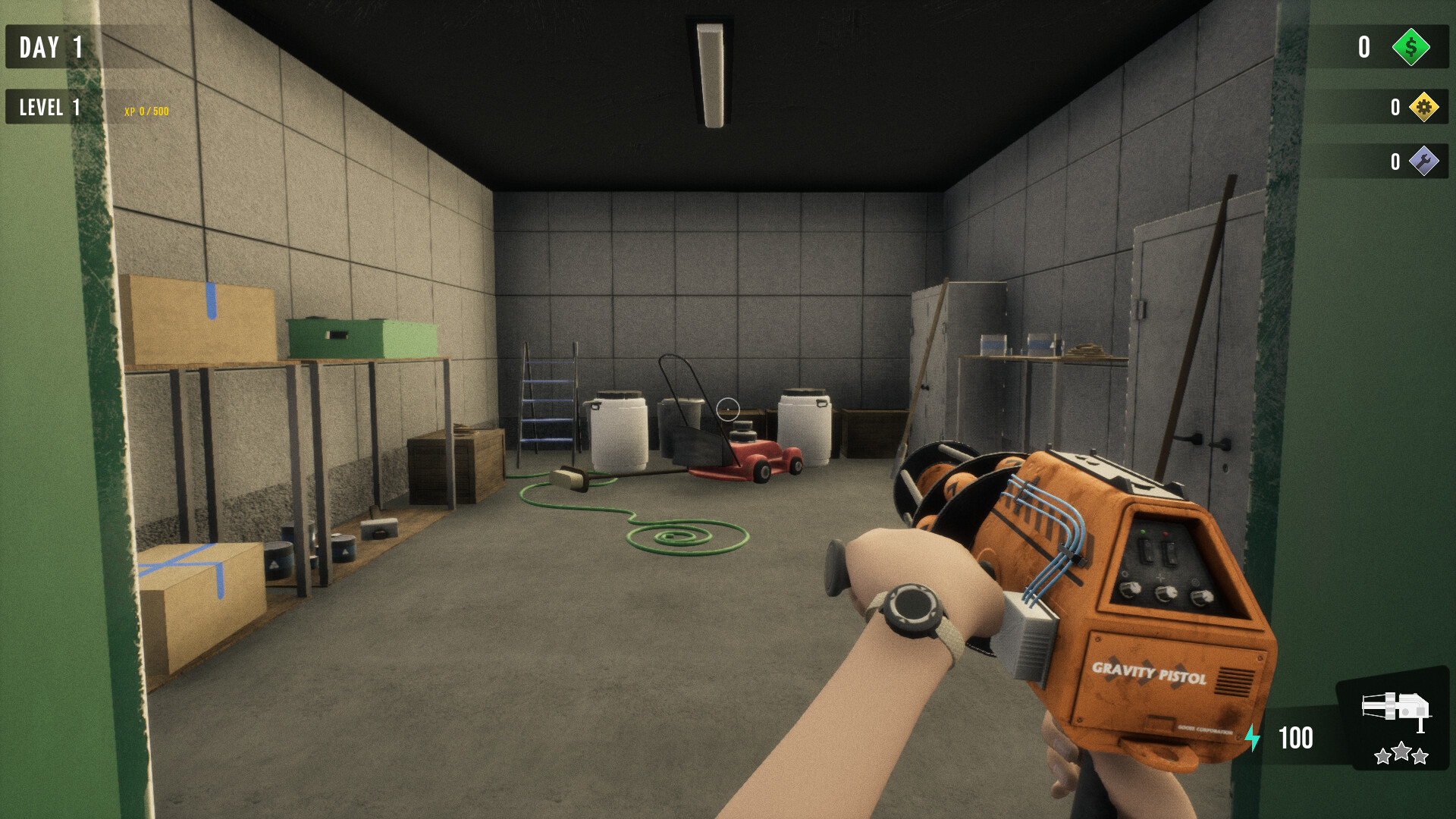Image resolution: width=1456 pixels, height=819 pixels.
Task: Click the red power switch on the Gravity Pistol
Action: click(x=1170, y=552)
